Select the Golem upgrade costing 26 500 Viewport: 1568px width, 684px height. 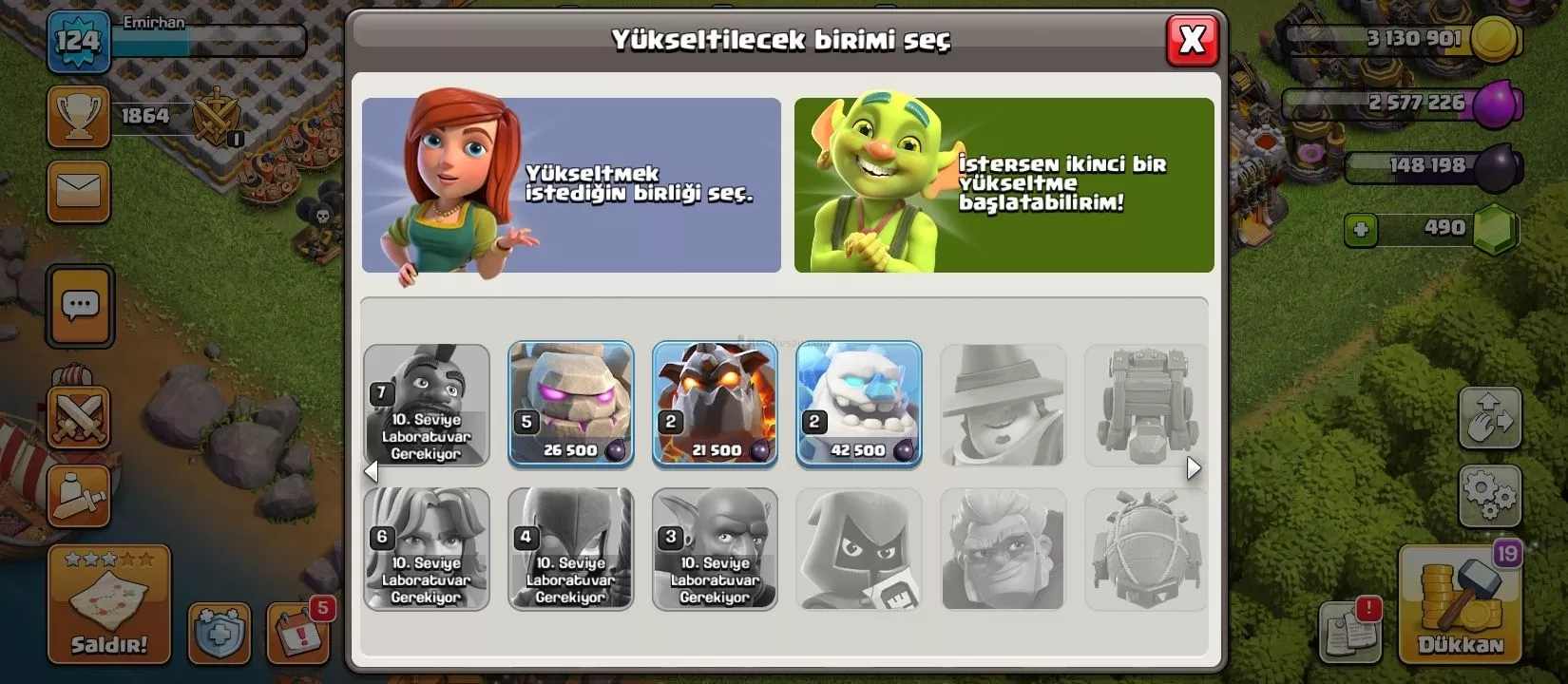click(570, 404)
